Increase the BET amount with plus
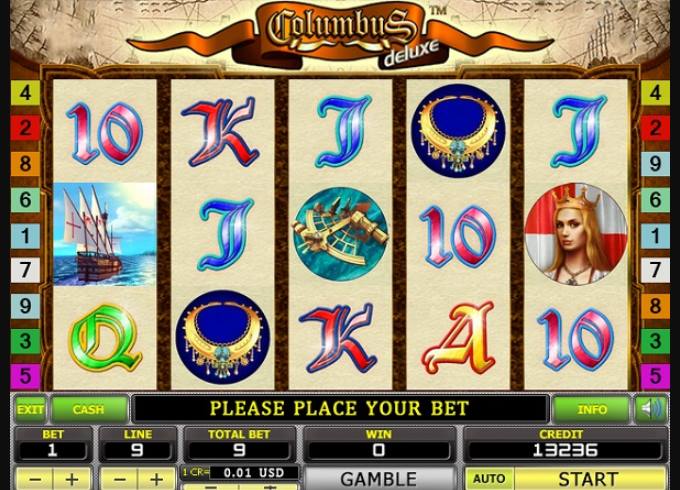The image size is (680, 490). pyautogui.click(x=71, y=479)
